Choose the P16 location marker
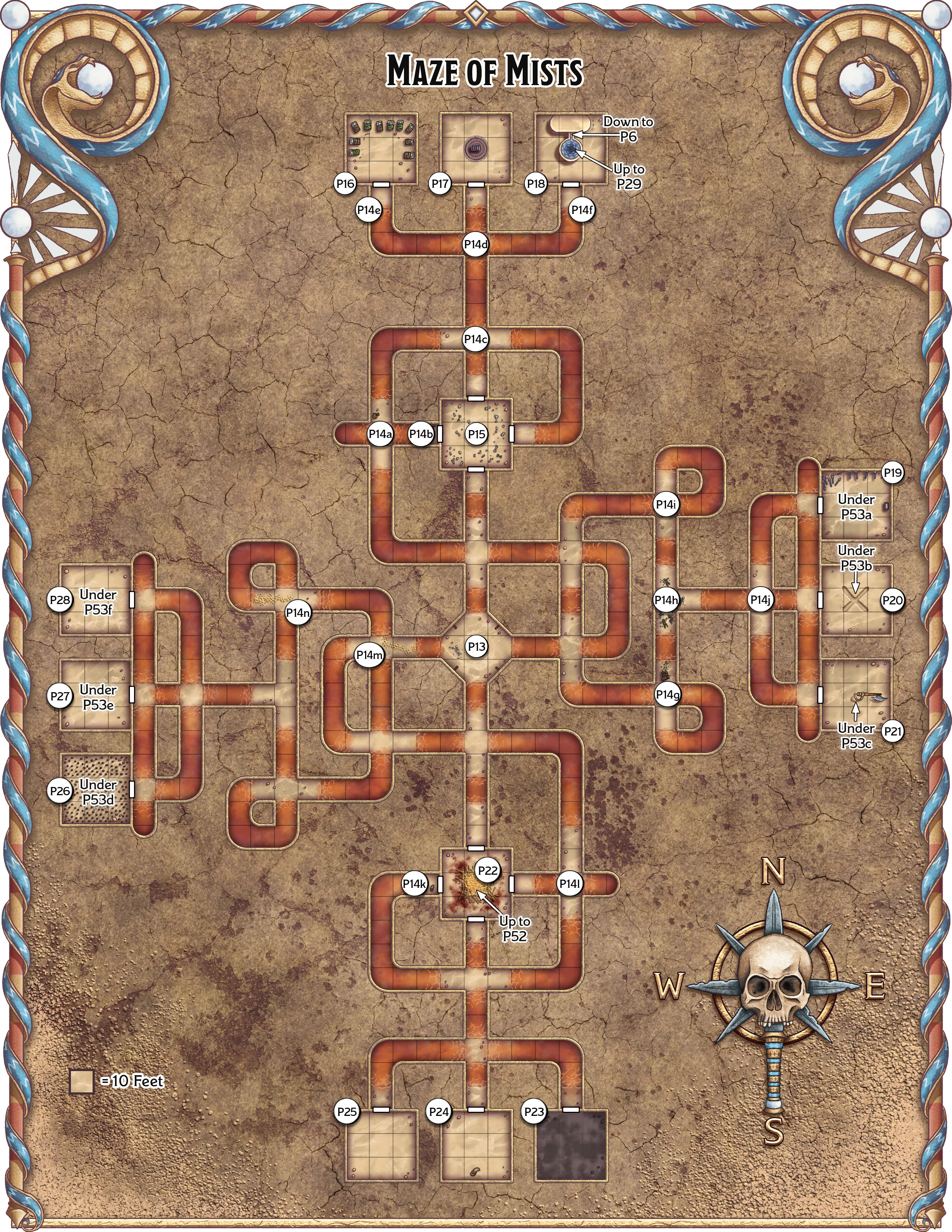Screen dimensions: 952x1232 tap(345, 183)
